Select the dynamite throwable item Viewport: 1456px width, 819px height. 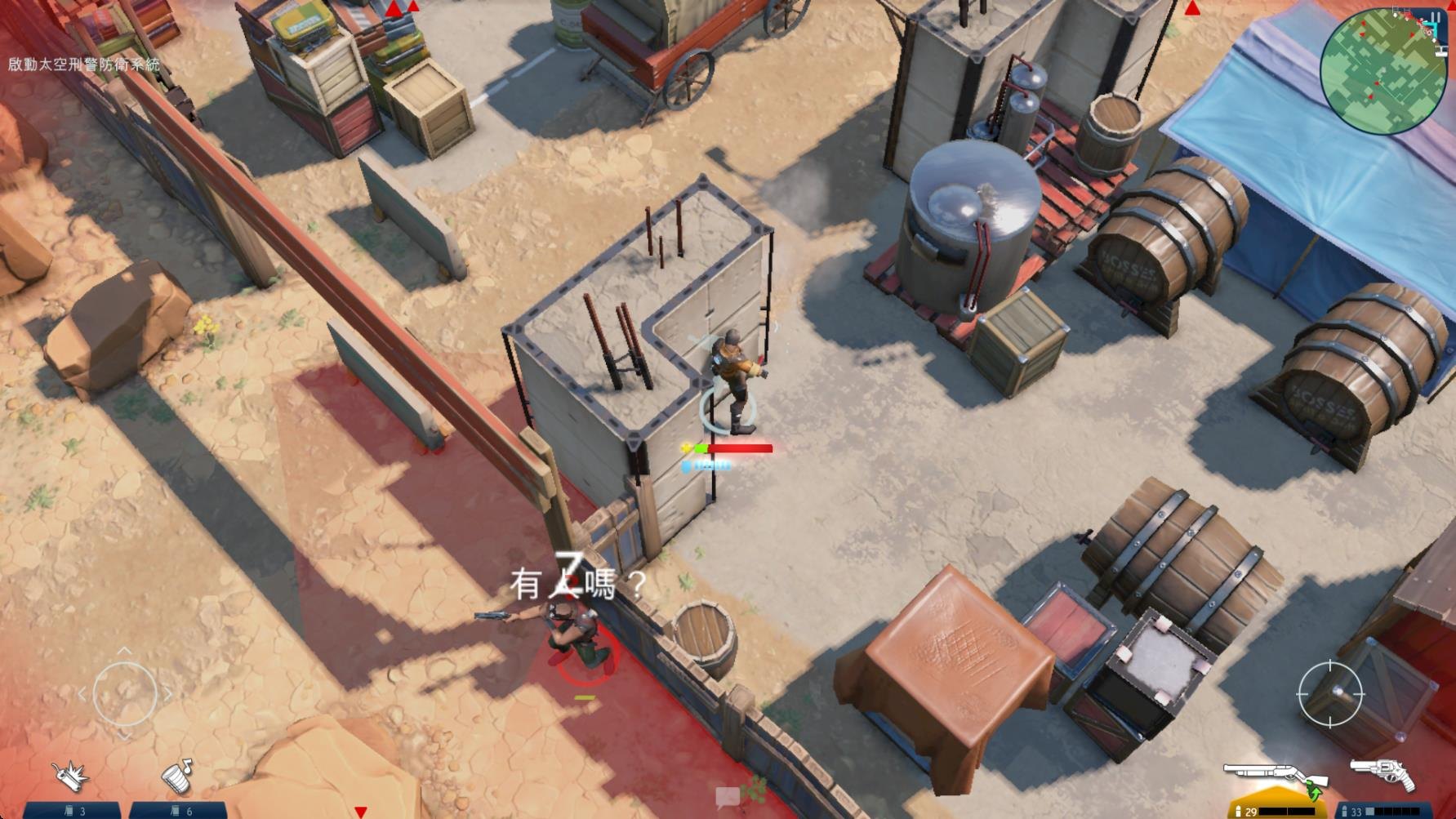click(70, 775)
